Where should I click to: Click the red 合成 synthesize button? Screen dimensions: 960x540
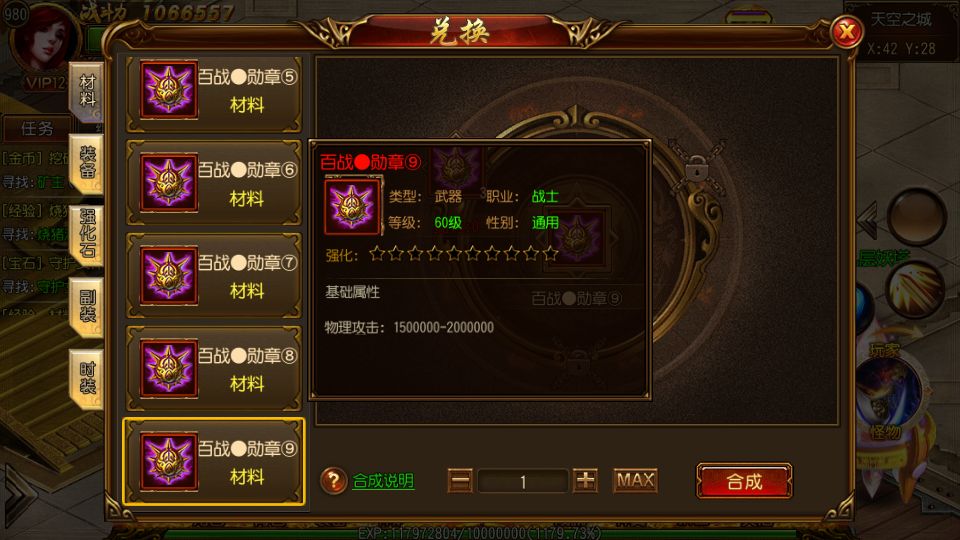744,481
